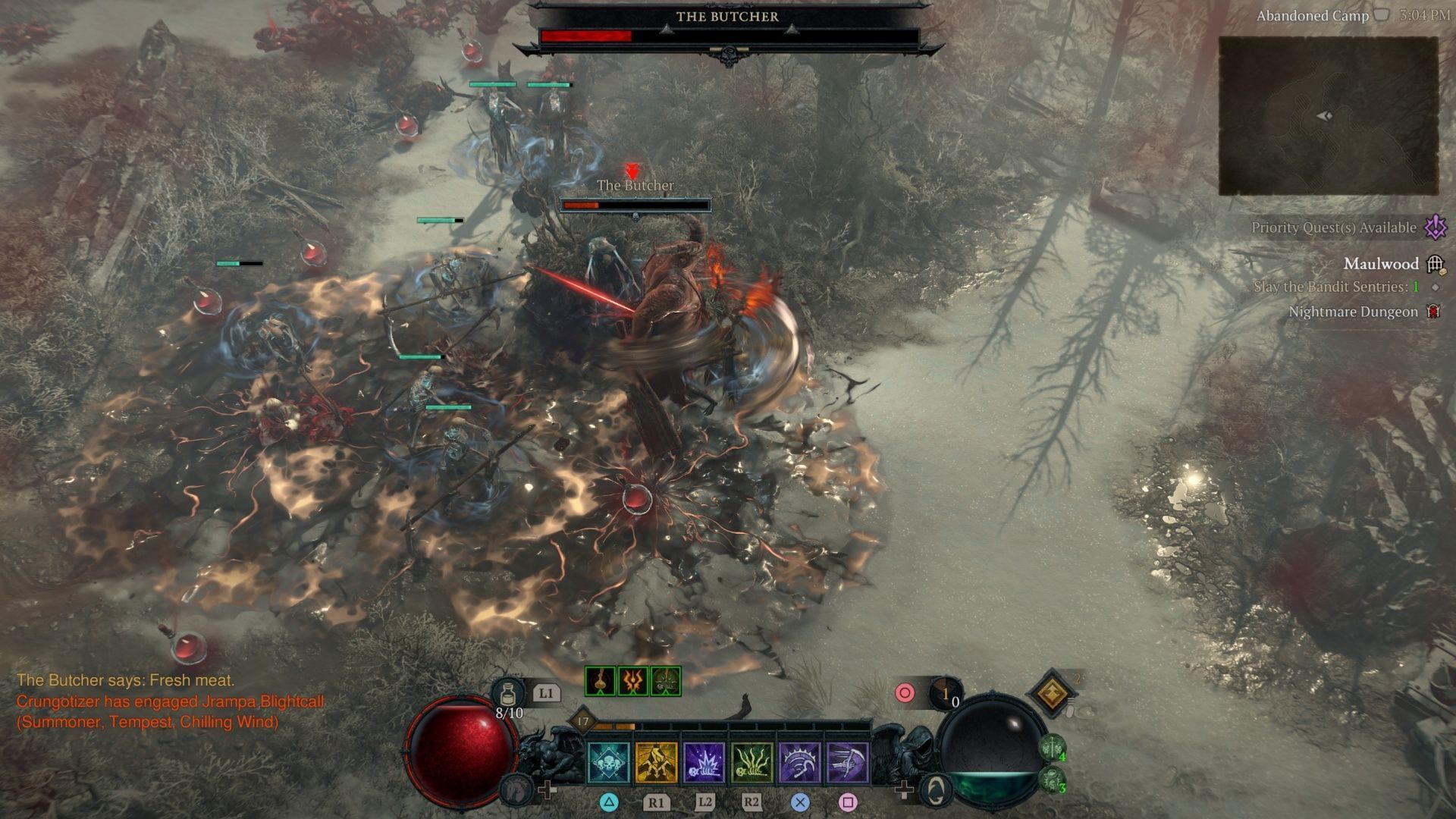Activate the golden skill on the hotbar
This screenshot has height=819, width=1456.
pyautogui.click(x=656, y=762)
